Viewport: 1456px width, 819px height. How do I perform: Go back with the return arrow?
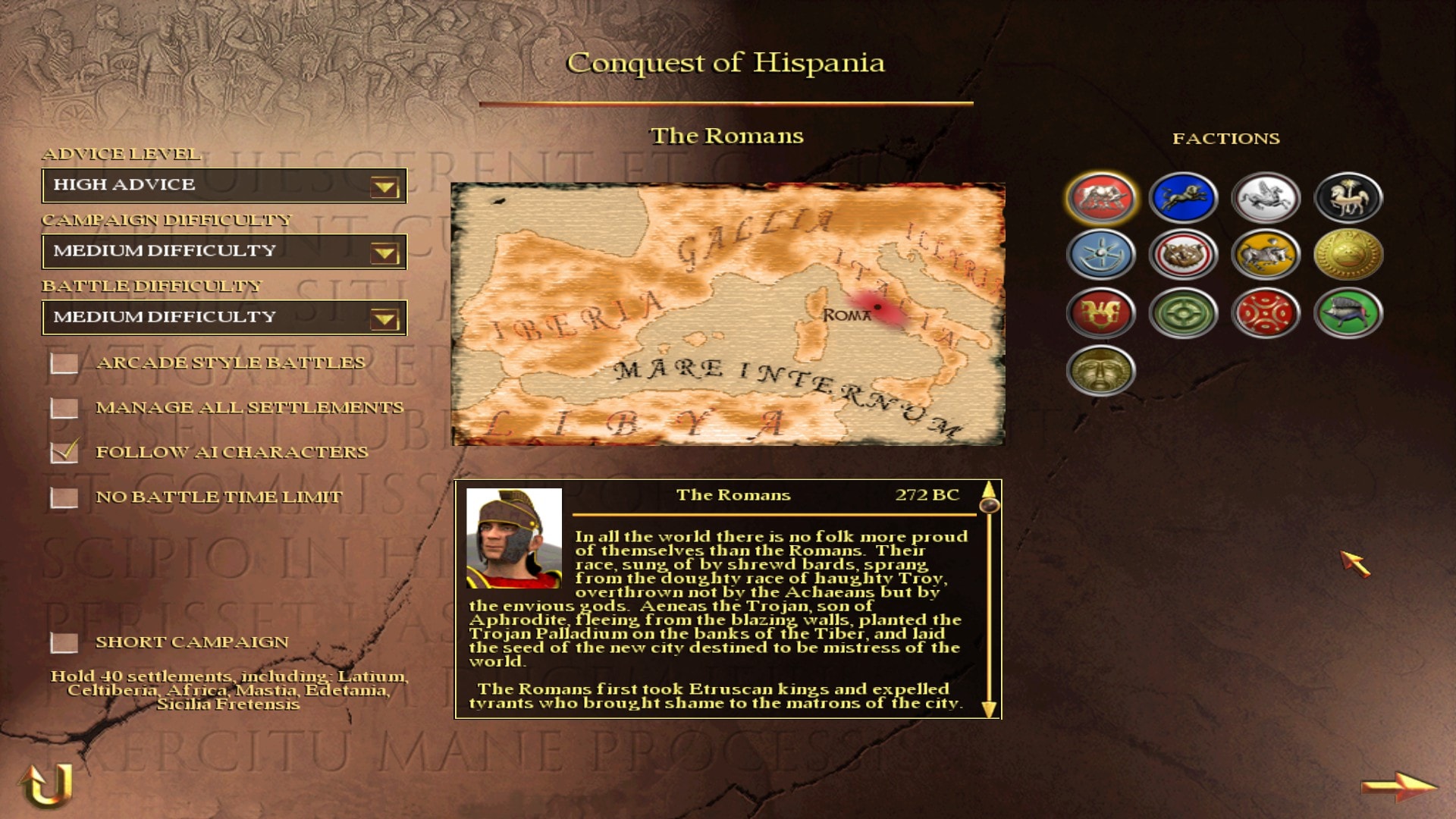click(47, 784)
